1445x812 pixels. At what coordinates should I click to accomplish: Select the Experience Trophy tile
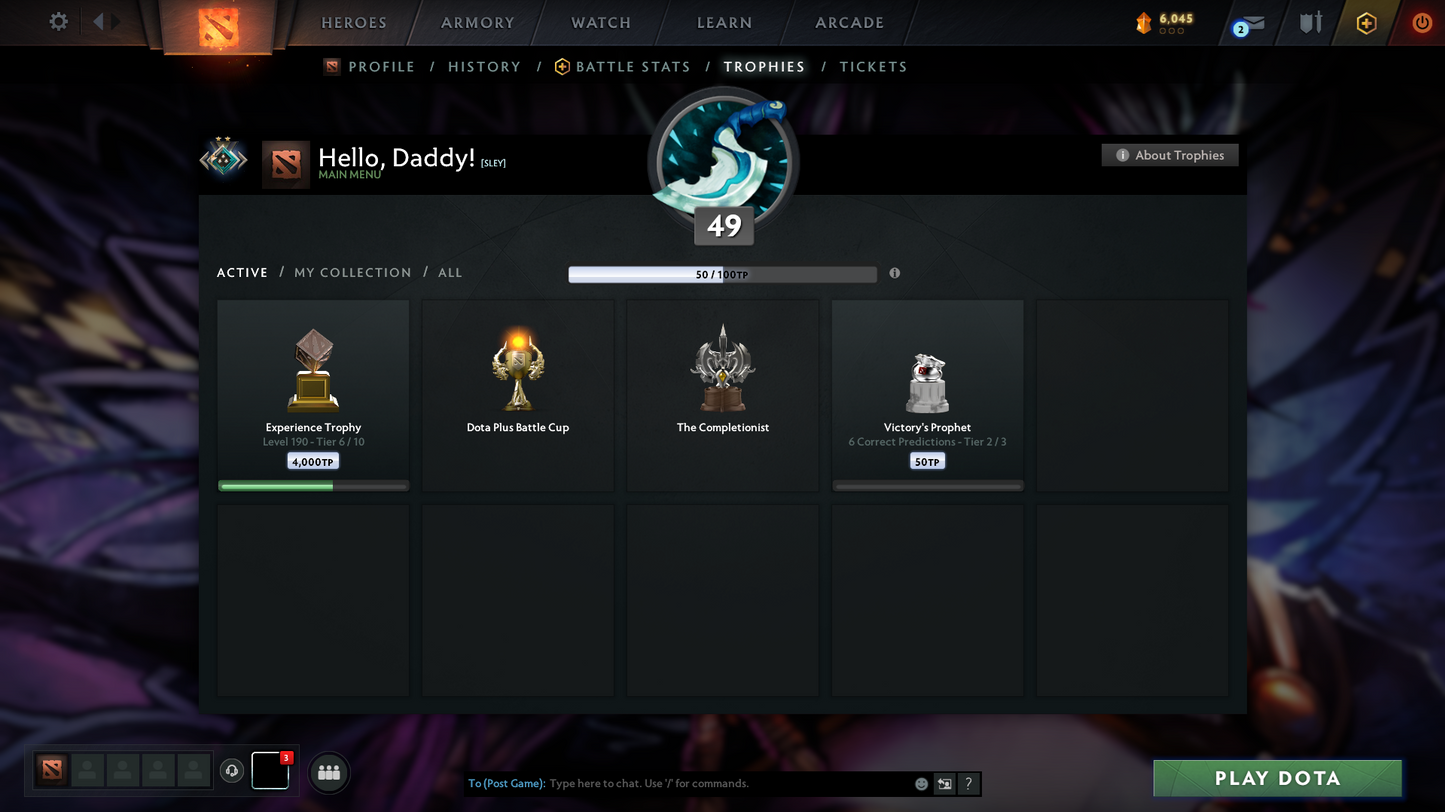click(313, 395)
